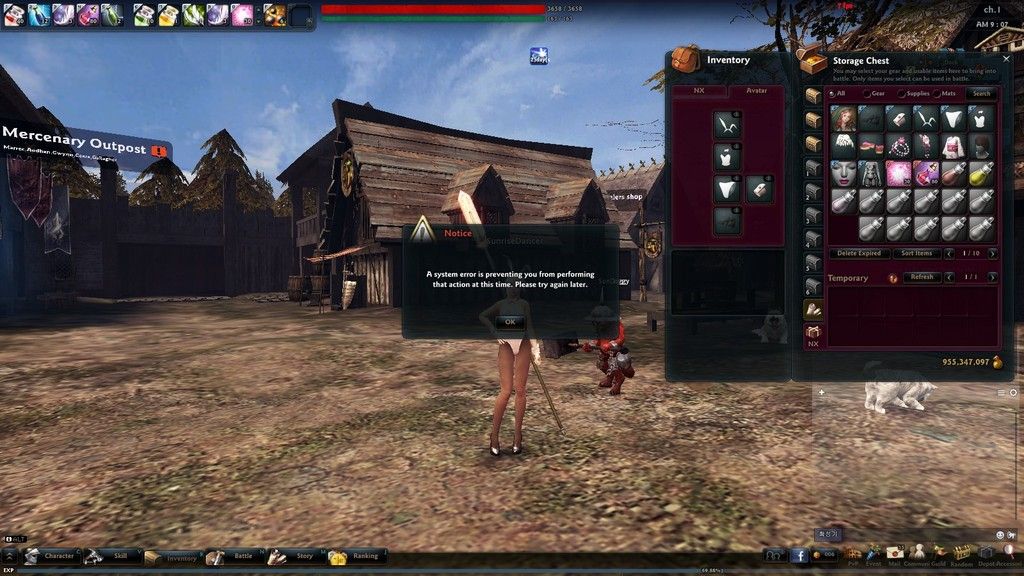Open the NX inventory tab

(700, 91)
